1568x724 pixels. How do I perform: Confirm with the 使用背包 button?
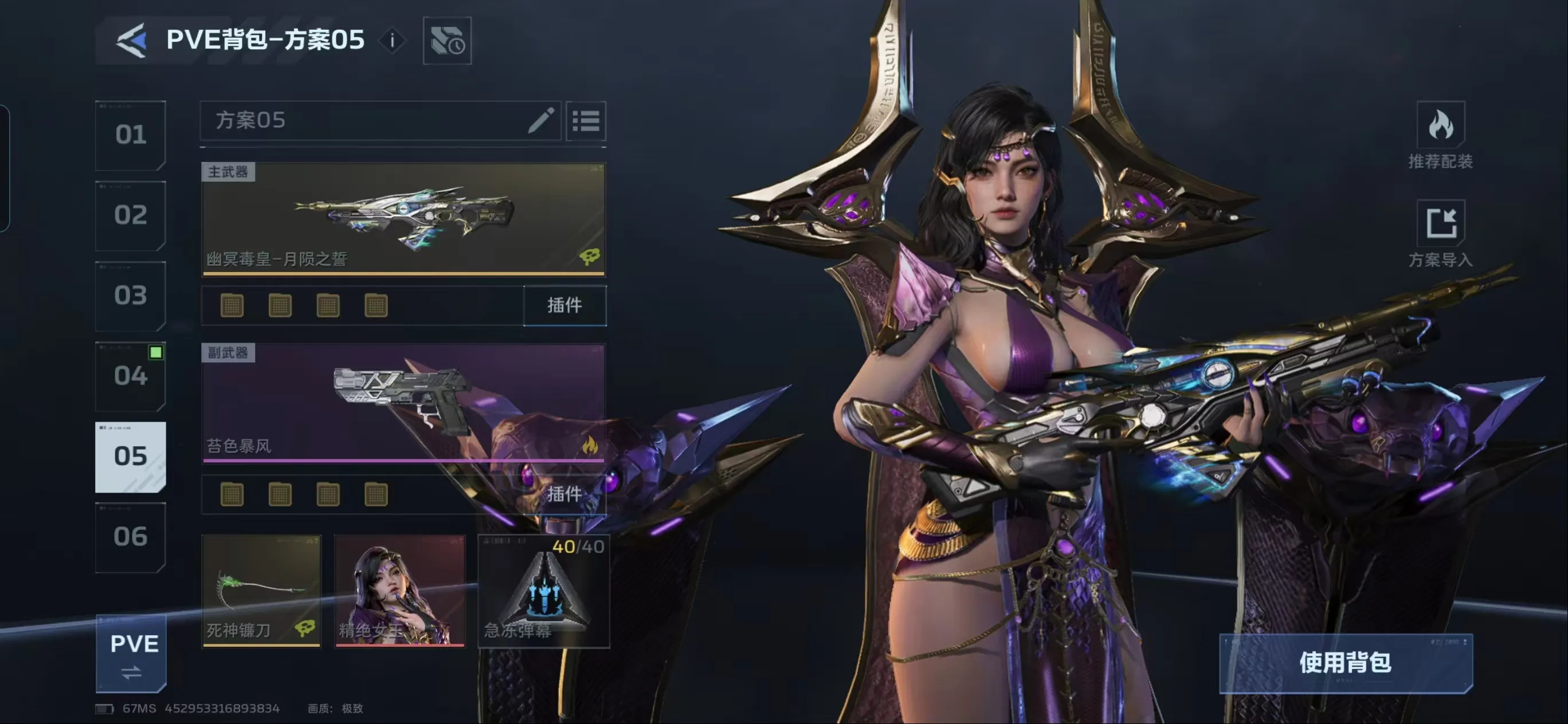tap(1345, 663)
